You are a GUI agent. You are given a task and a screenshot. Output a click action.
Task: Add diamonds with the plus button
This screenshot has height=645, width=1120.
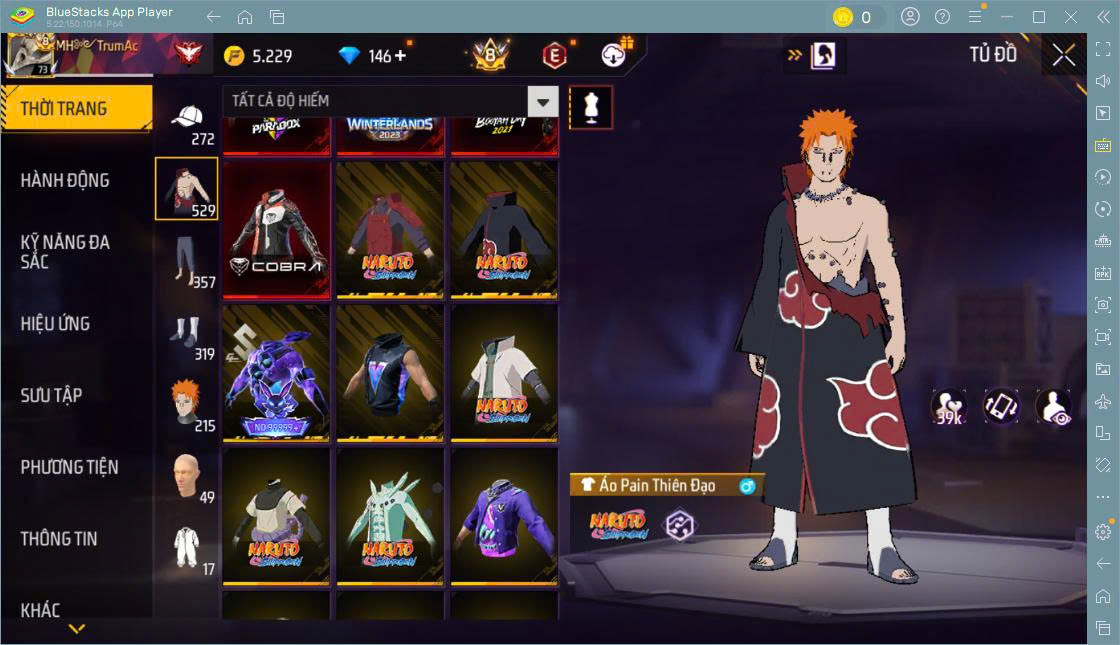coord(401,56)
